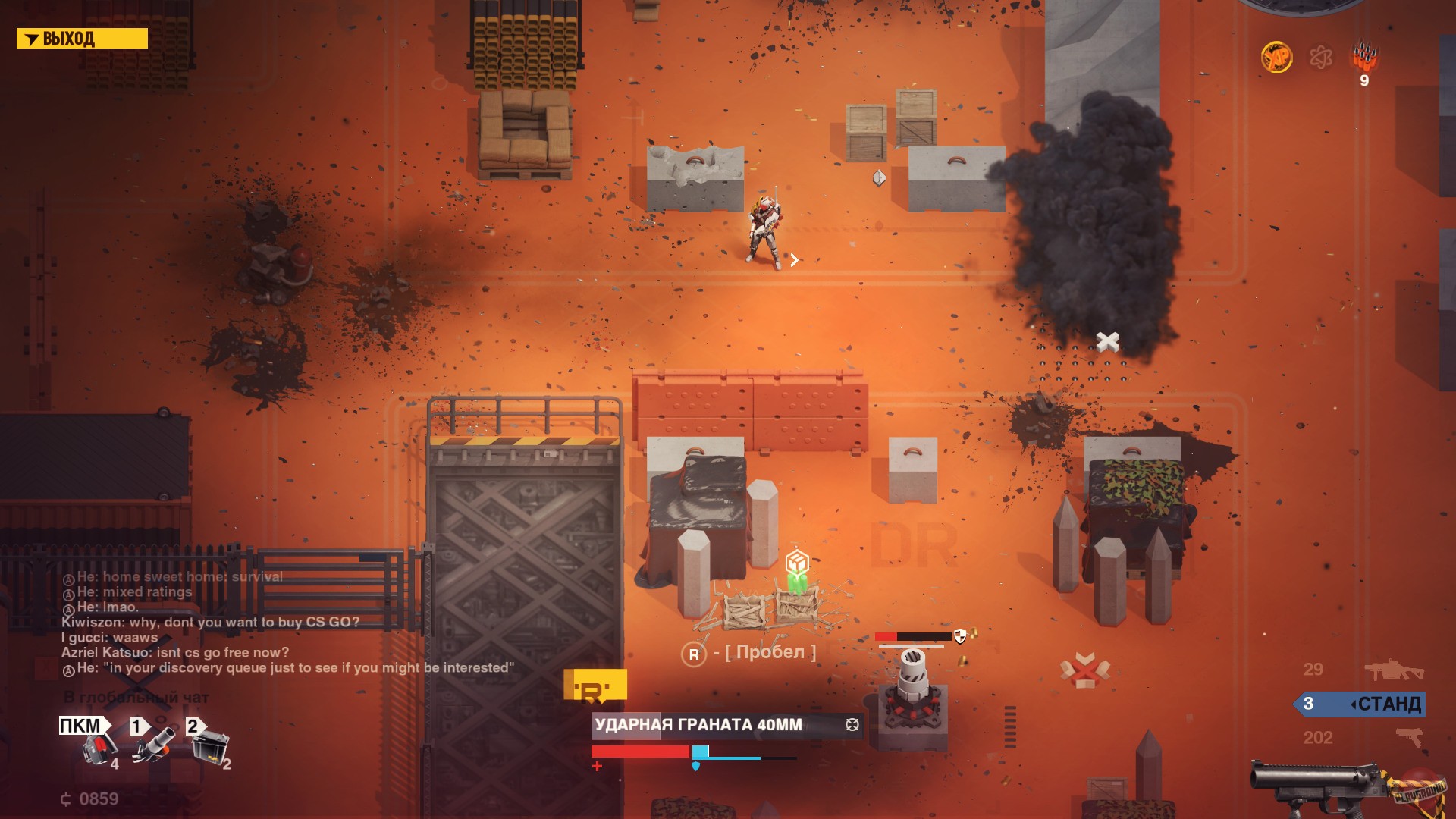Viewport: 1456px width, 819px height.
Task: Toggle the shield pickup icon above the health bar
Action: pyautogui.click(x=959, y=637)
